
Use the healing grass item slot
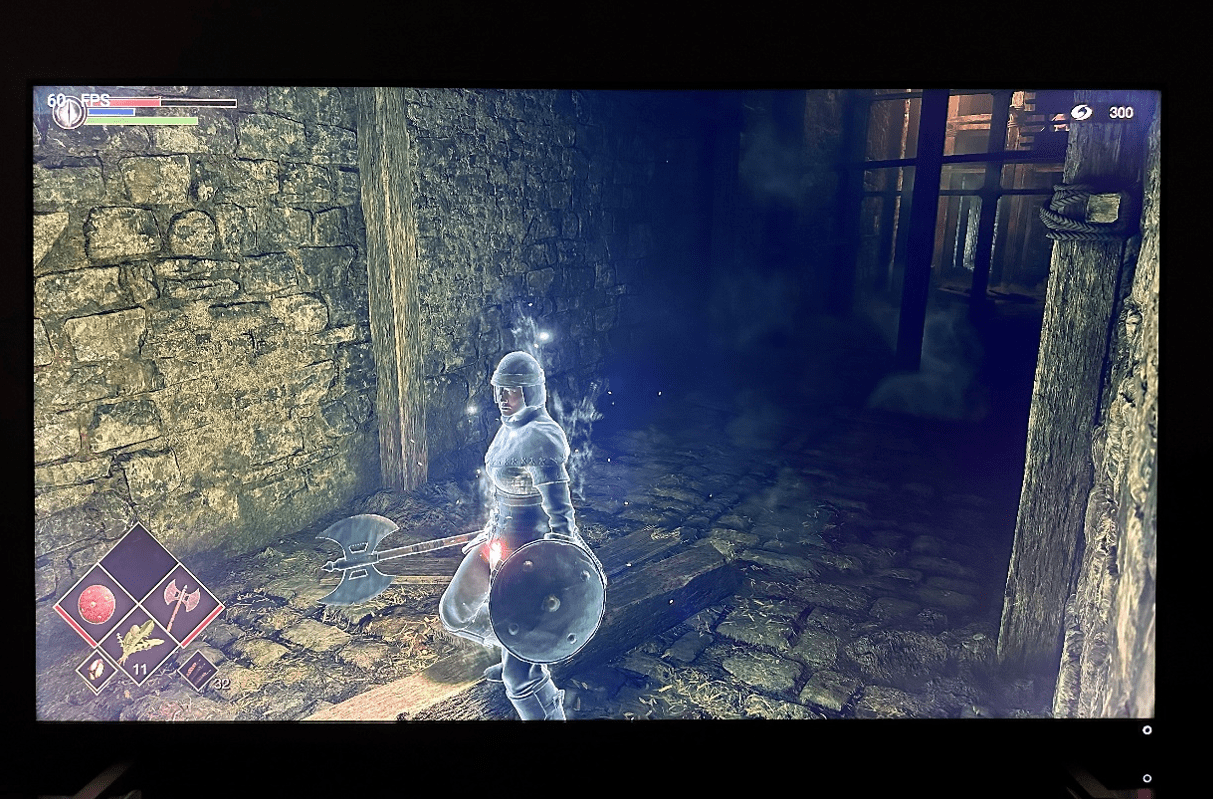pos(139,642)
